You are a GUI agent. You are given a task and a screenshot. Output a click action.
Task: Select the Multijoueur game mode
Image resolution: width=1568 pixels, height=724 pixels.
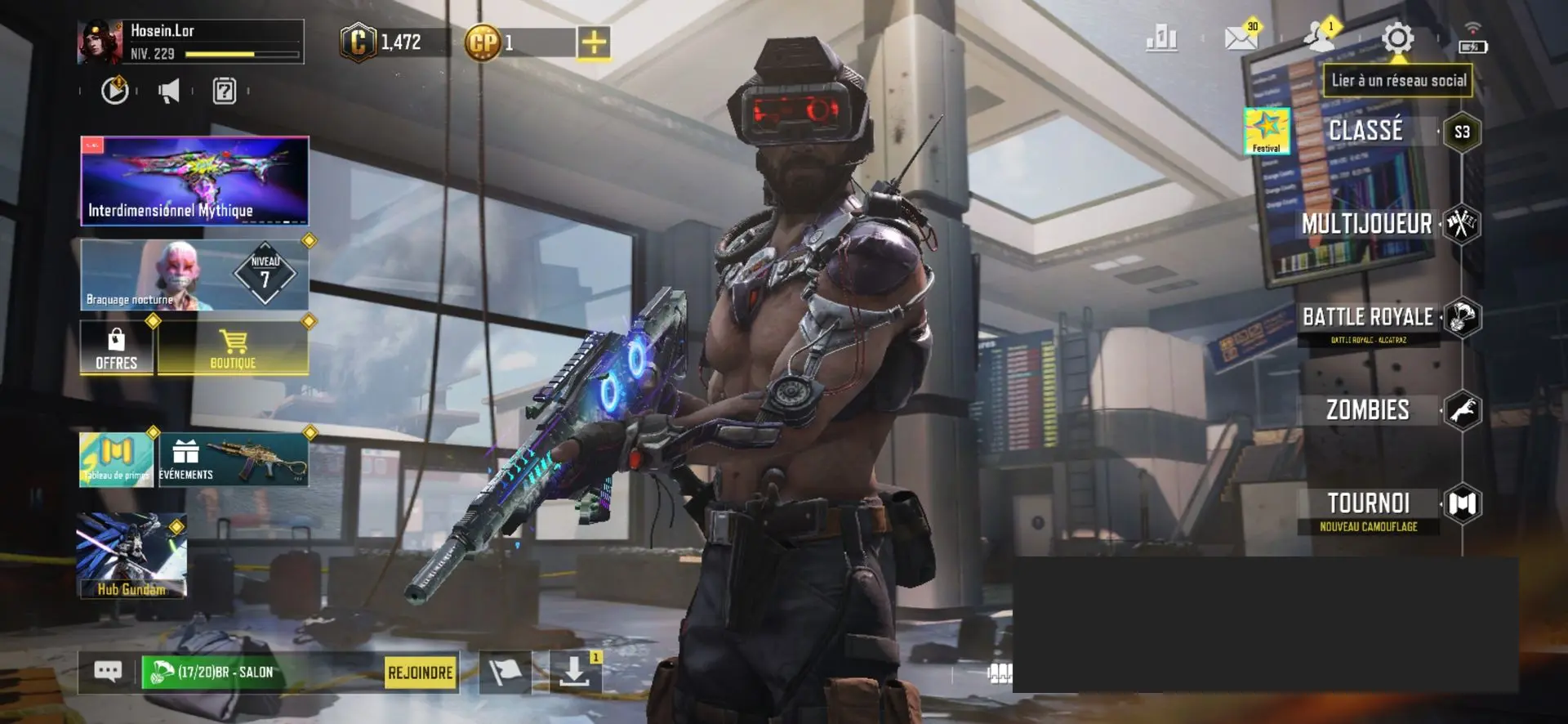point(1369,223)
